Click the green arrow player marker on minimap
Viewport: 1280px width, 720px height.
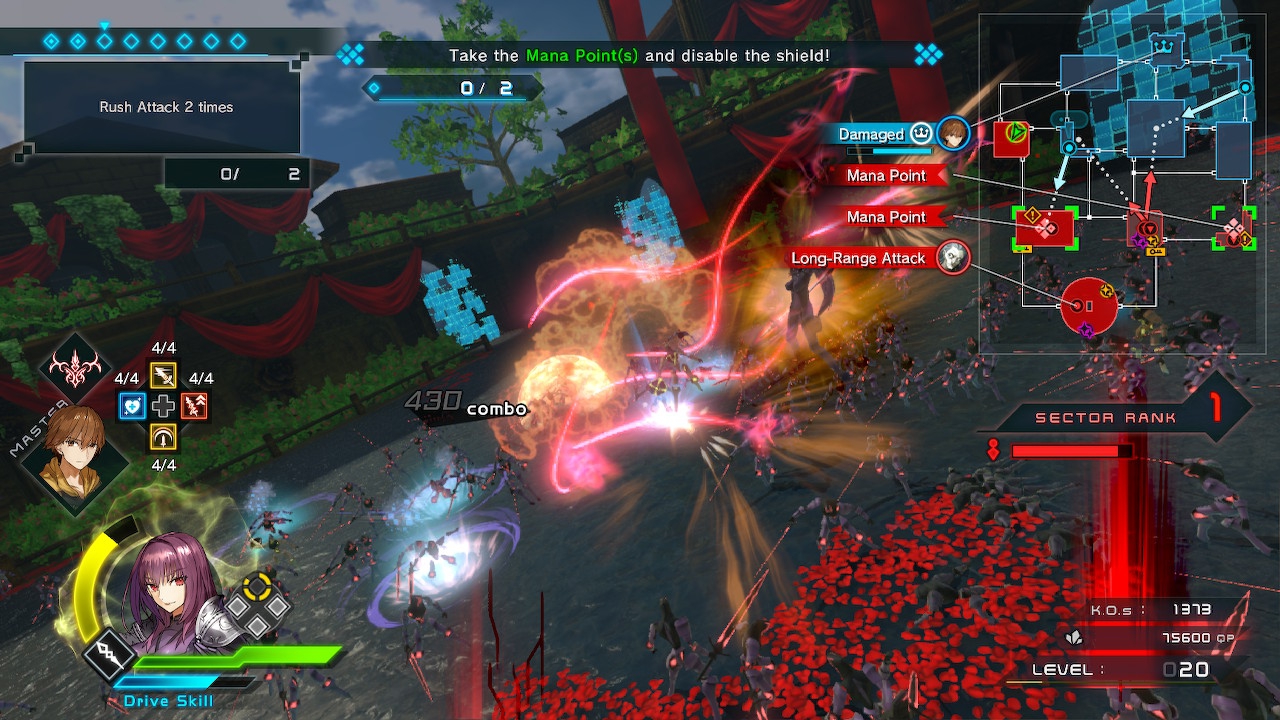1016,132
